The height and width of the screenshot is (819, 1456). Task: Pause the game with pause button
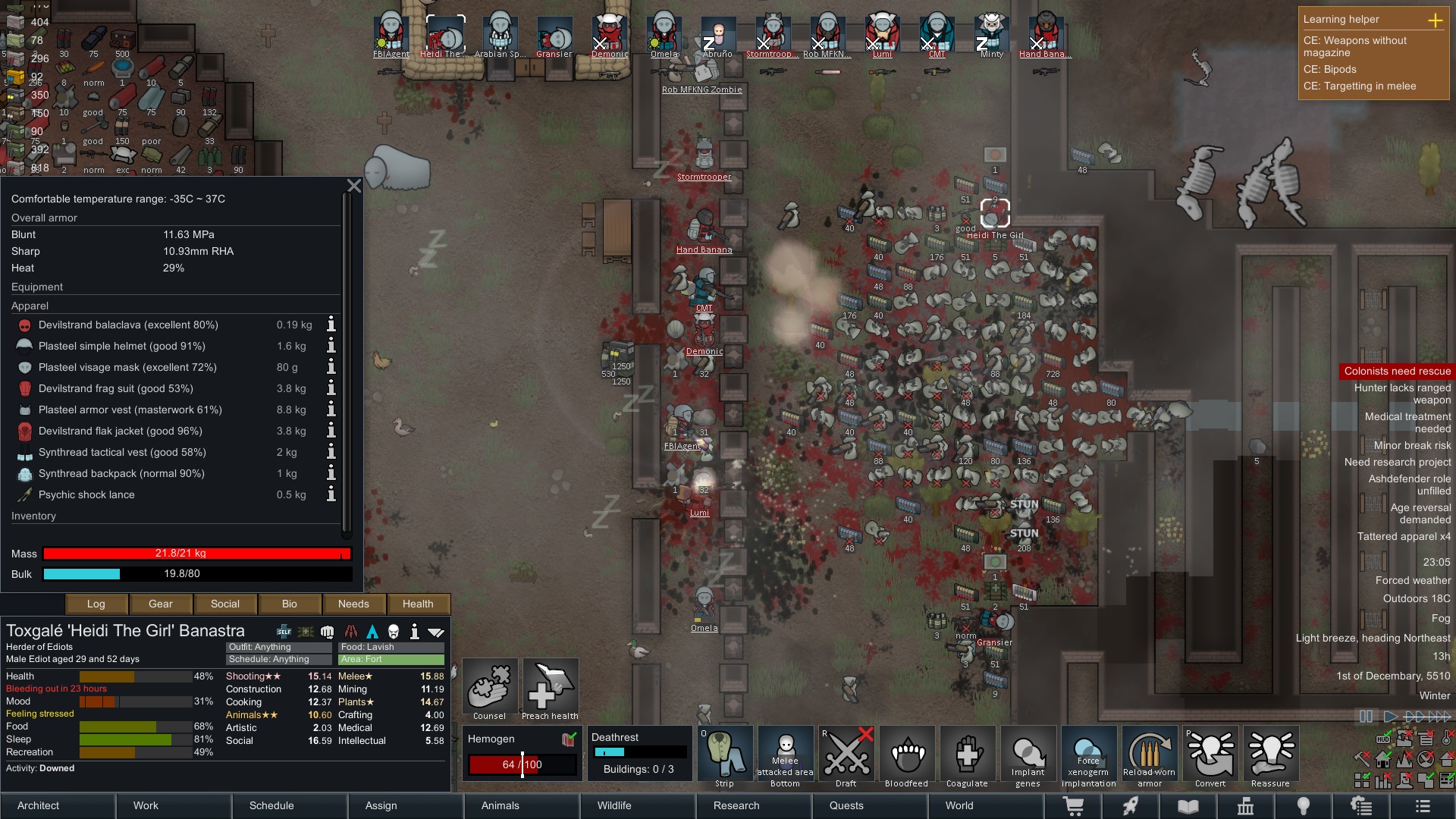(1366, 715)
